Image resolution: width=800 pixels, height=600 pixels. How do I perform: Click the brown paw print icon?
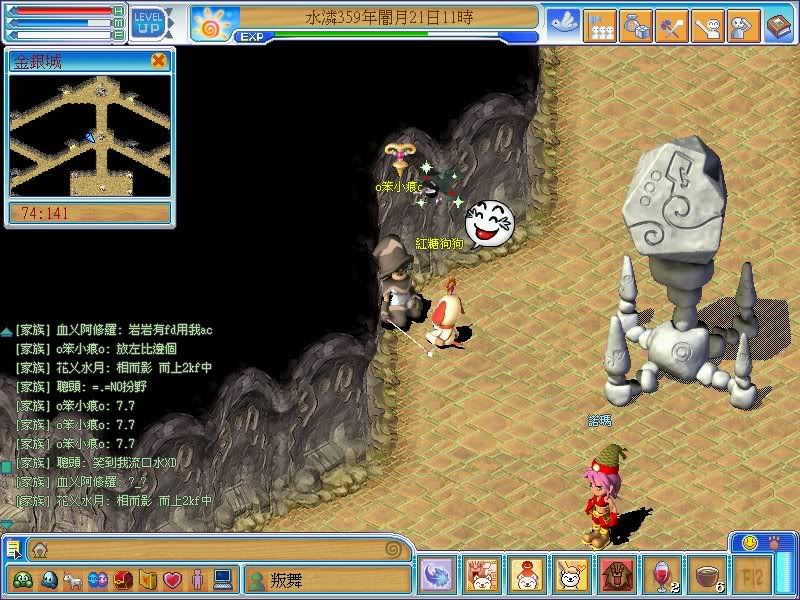coord(774,541)
